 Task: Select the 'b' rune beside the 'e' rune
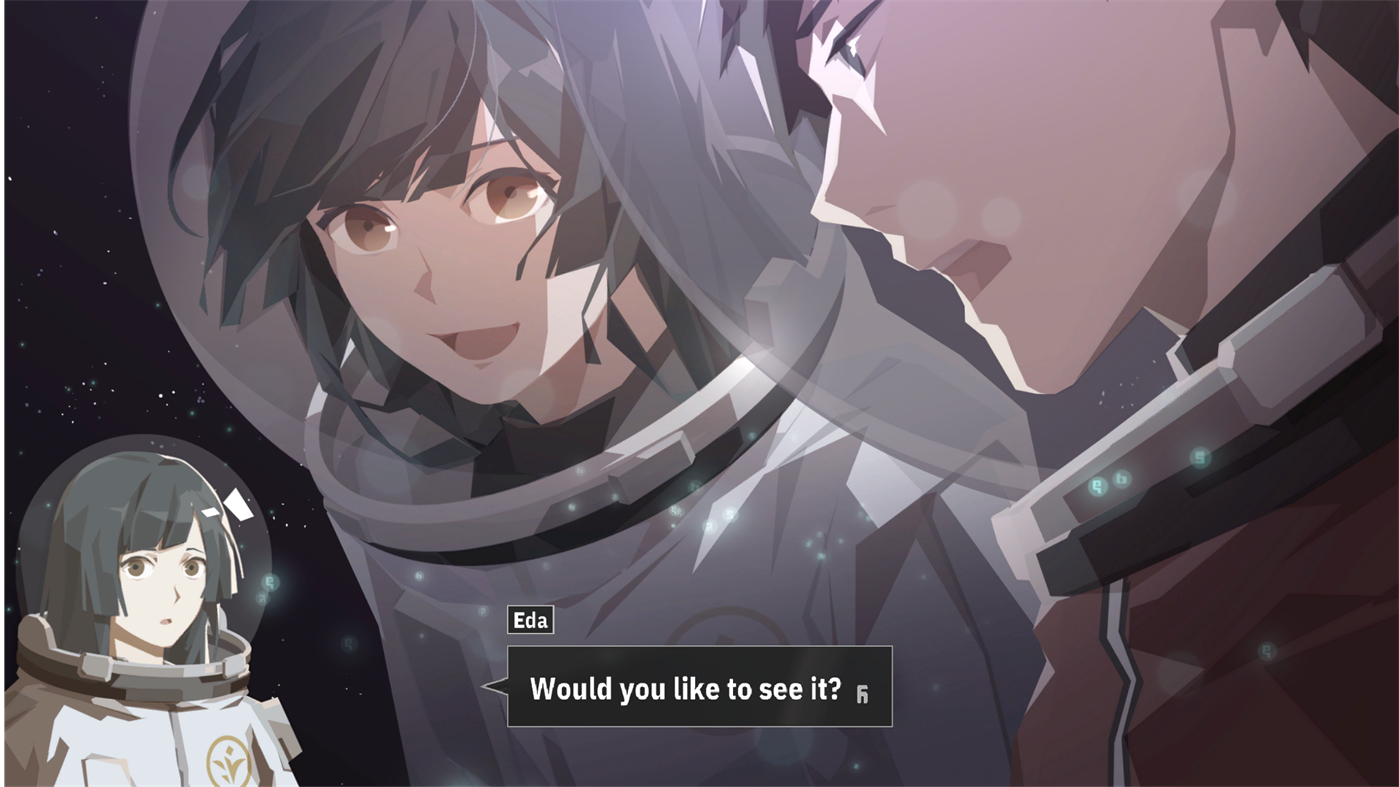pyautogui.click(x=1121, y=478)
